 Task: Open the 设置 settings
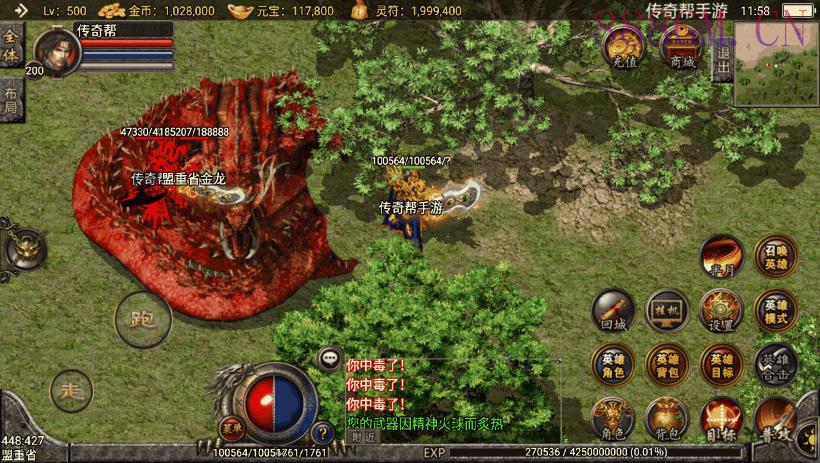click(x=720, y=311)
